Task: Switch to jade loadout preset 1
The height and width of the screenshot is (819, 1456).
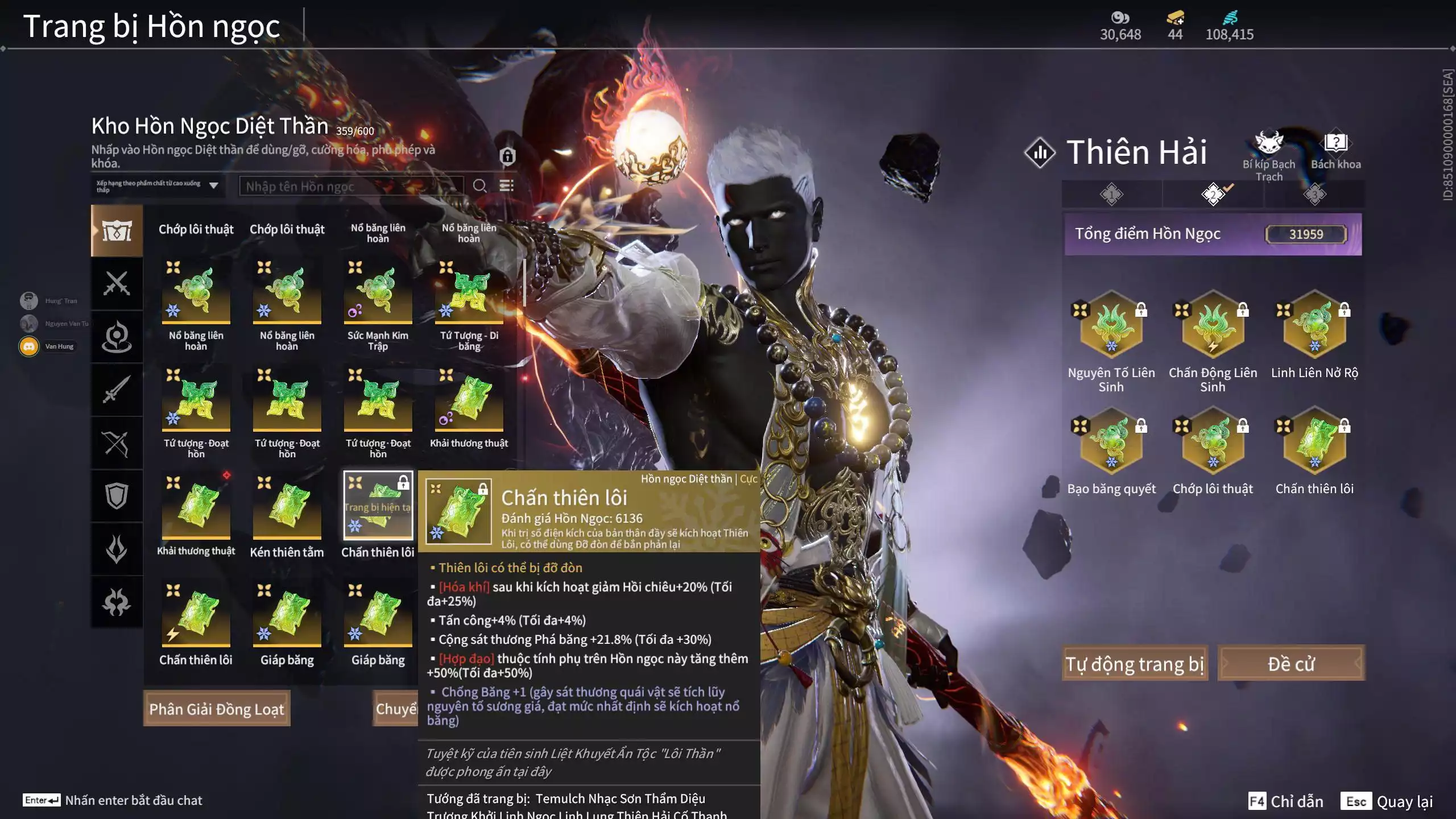Action: pyautogui.click(x=1111, y=195)
